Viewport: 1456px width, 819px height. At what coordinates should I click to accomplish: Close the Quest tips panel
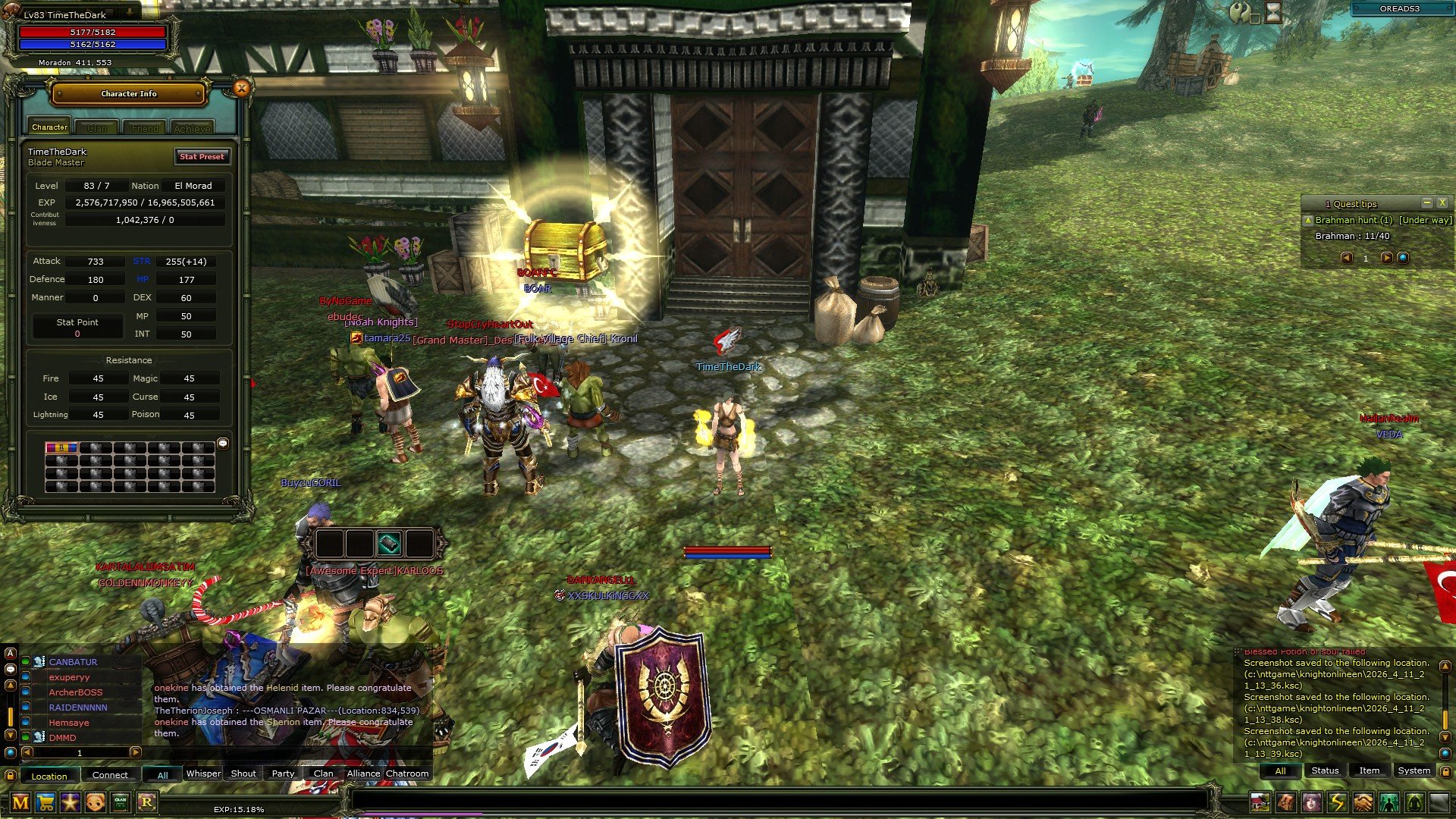pos(1442,202)
